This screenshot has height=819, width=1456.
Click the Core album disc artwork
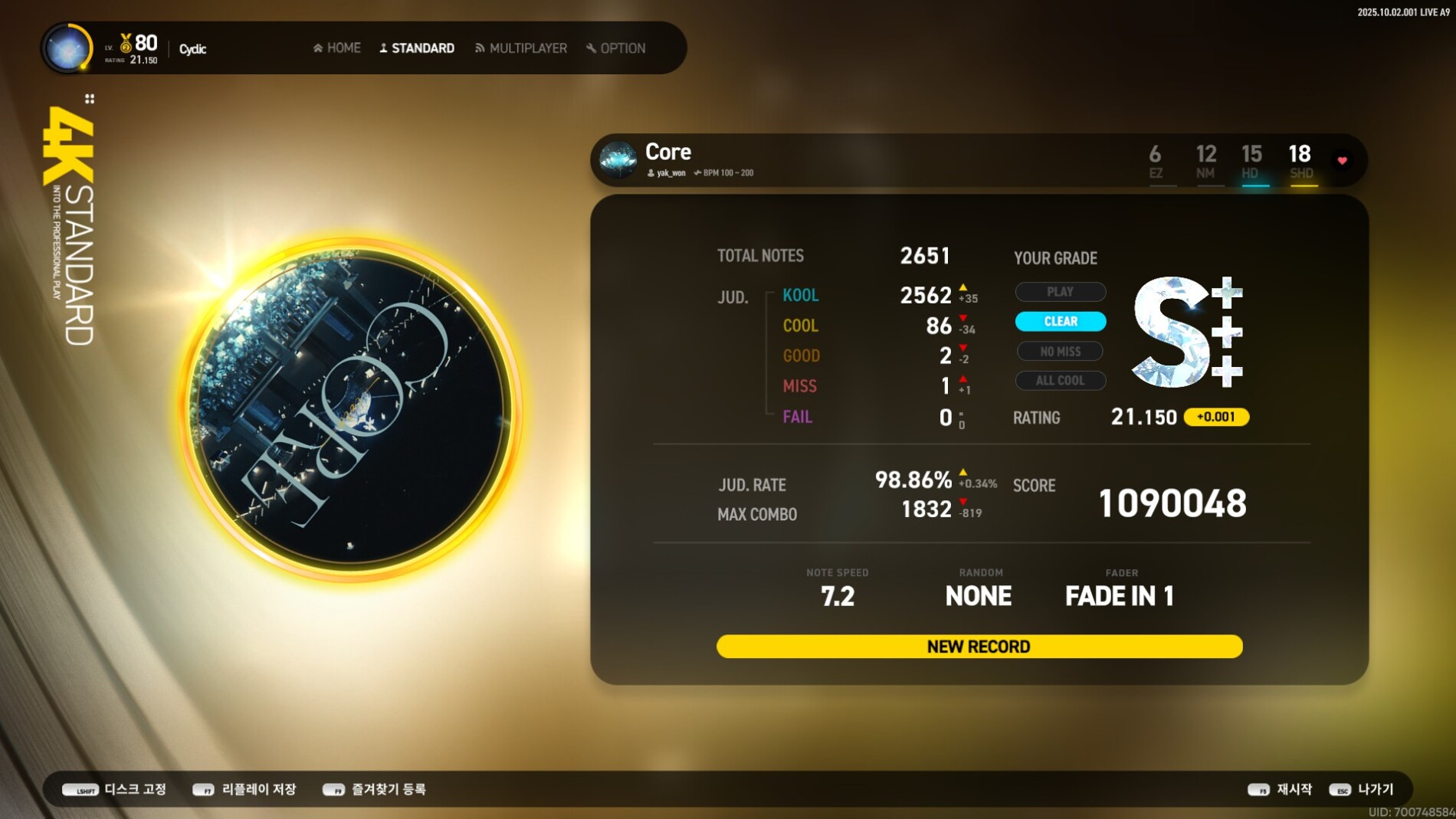click(352, 410)
